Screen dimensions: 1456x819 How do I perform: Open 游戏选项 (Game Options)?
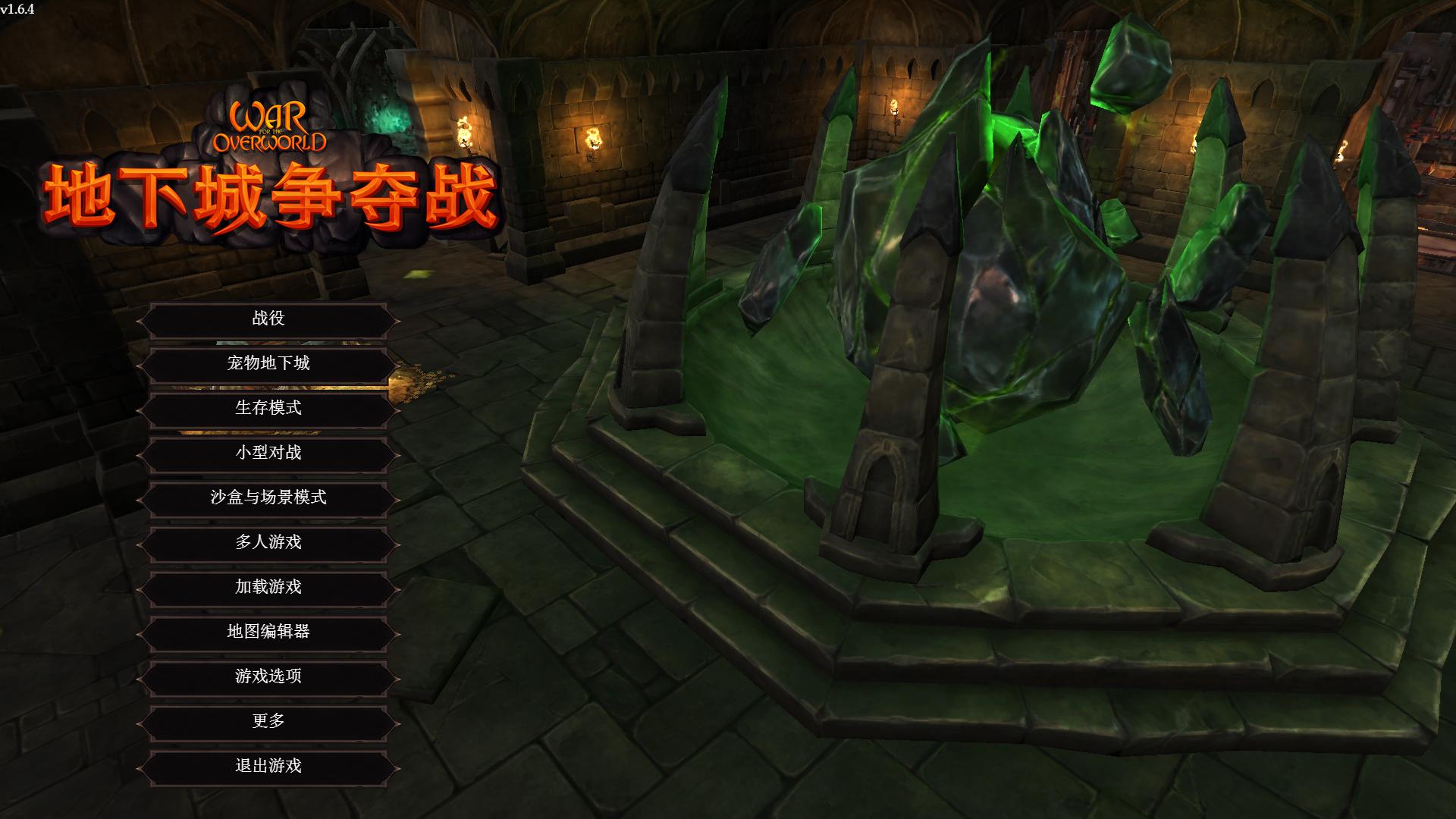point(270,676)
